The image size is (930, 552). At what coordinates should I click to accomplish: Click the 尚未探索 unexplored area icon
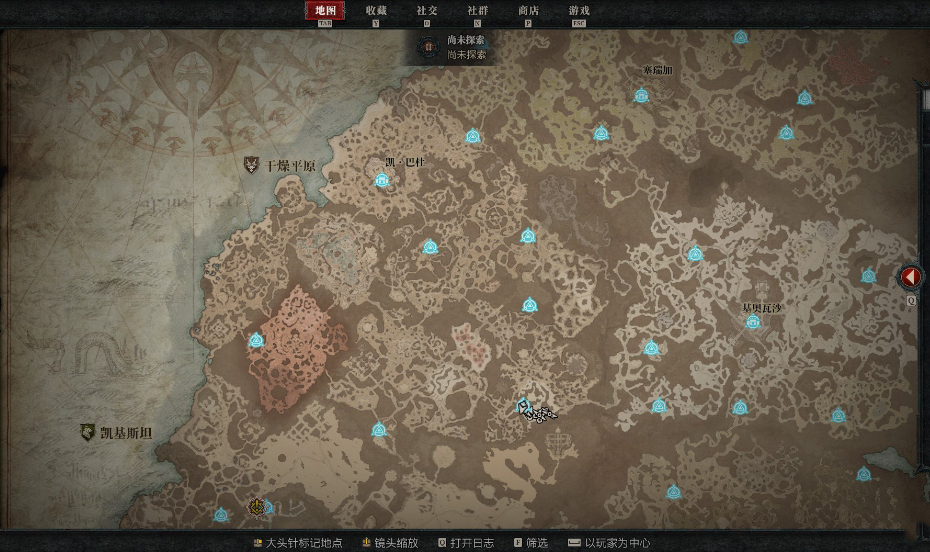click(x=429, y=47)
